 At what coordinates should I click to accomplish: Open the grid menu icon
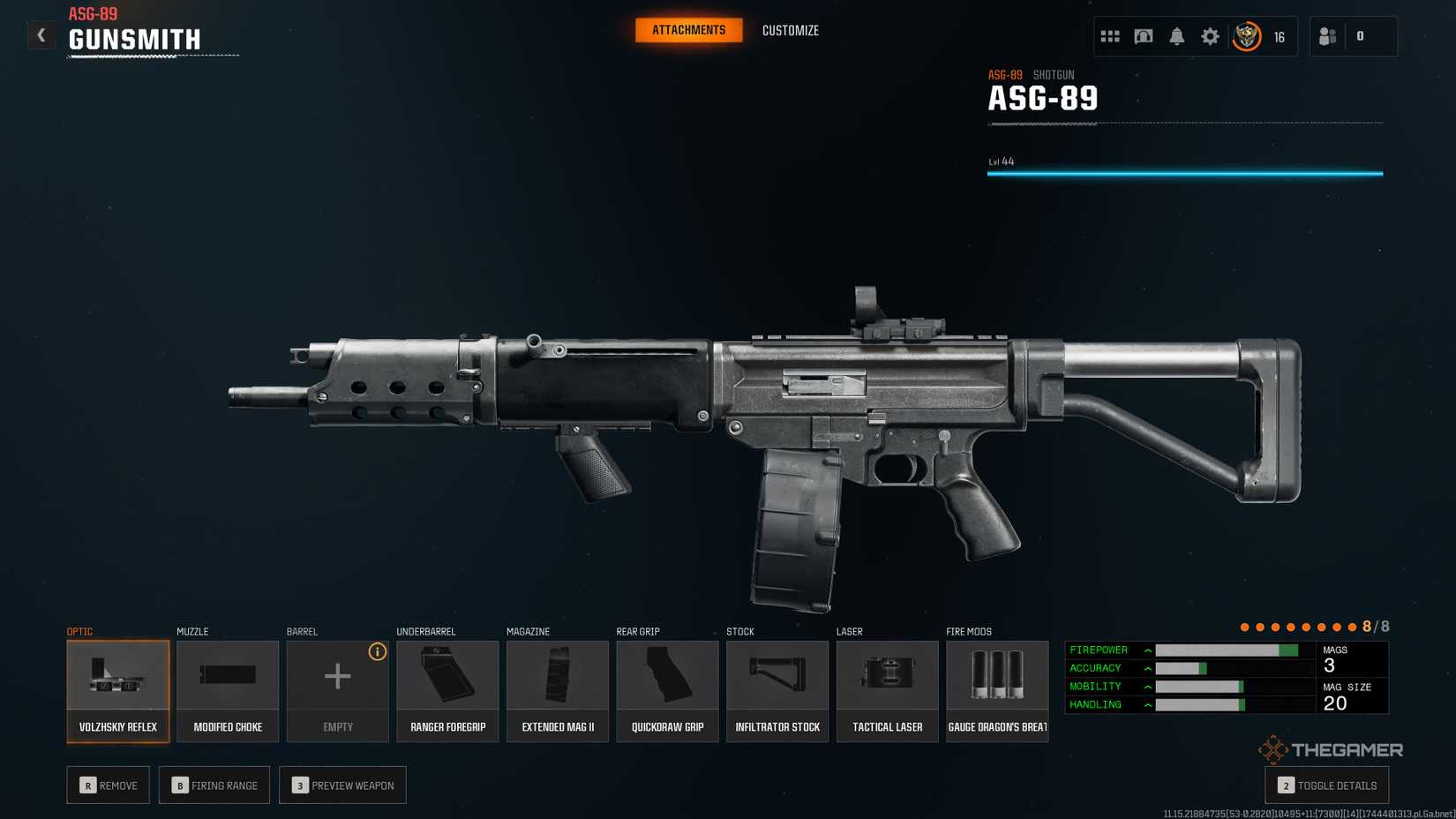tap(1110, 37)
